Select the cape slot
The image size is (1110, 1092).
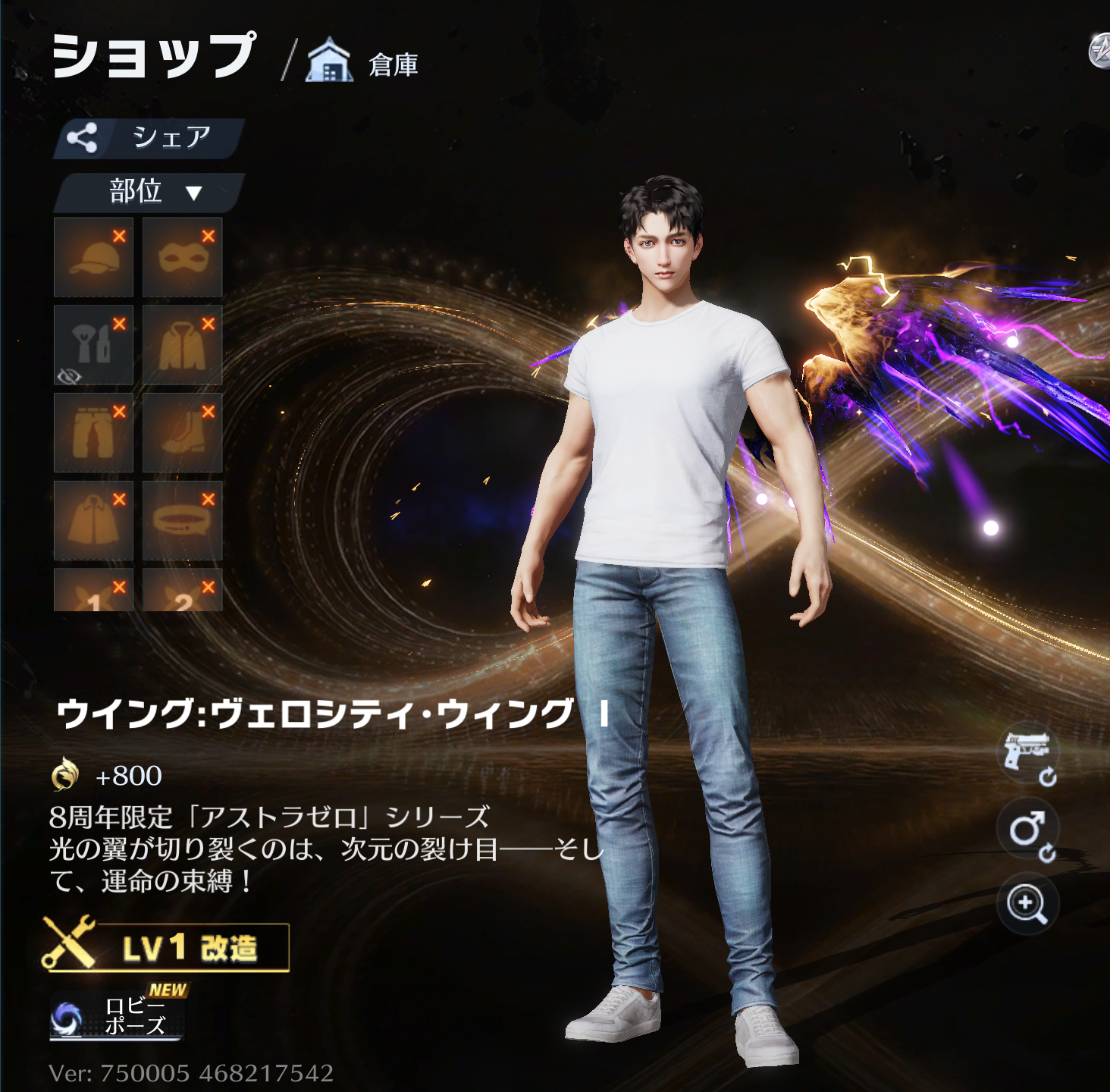[x=93, y=520]
